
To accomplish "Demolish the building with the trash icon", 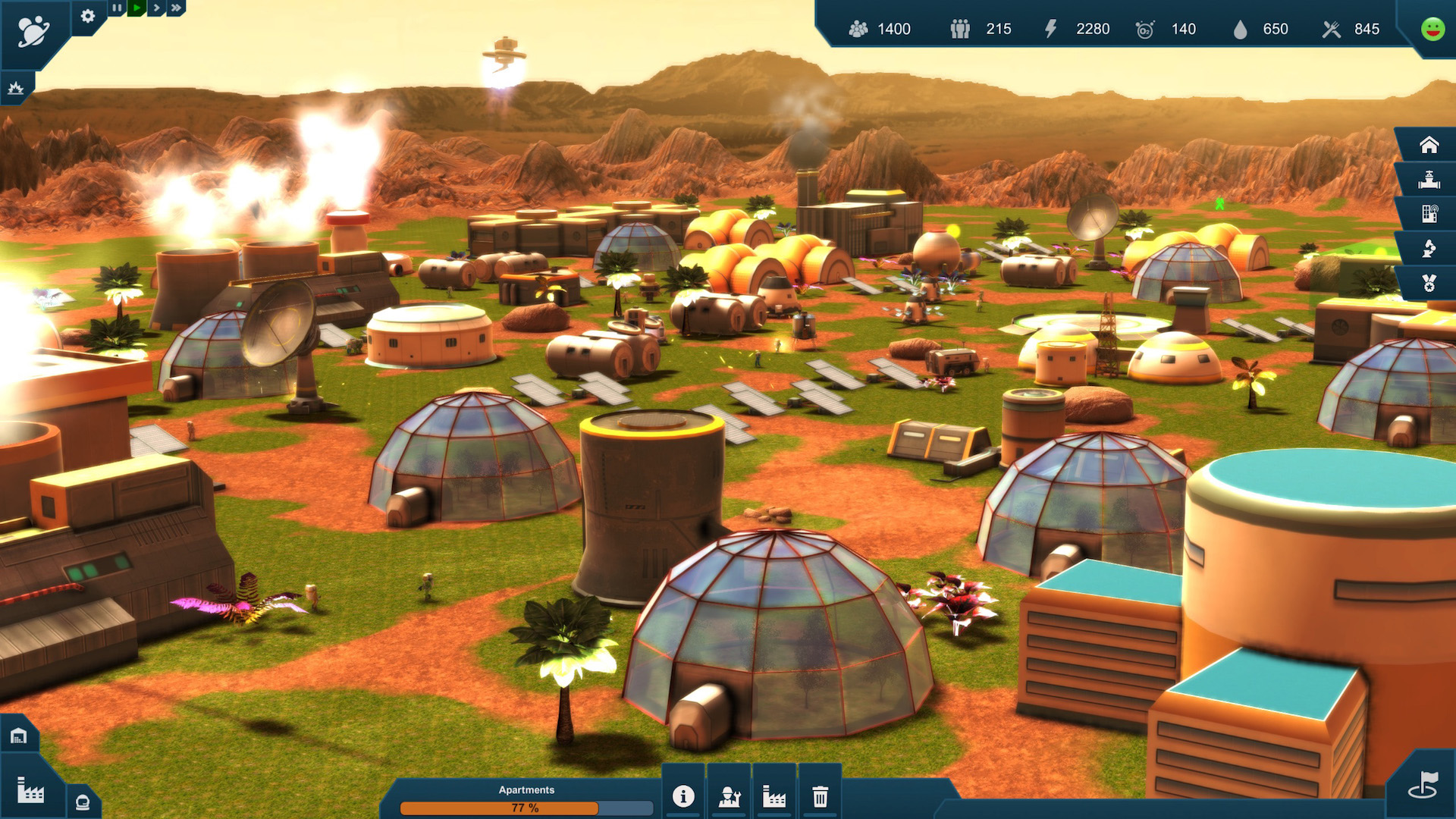I will [x=819, y=796].
